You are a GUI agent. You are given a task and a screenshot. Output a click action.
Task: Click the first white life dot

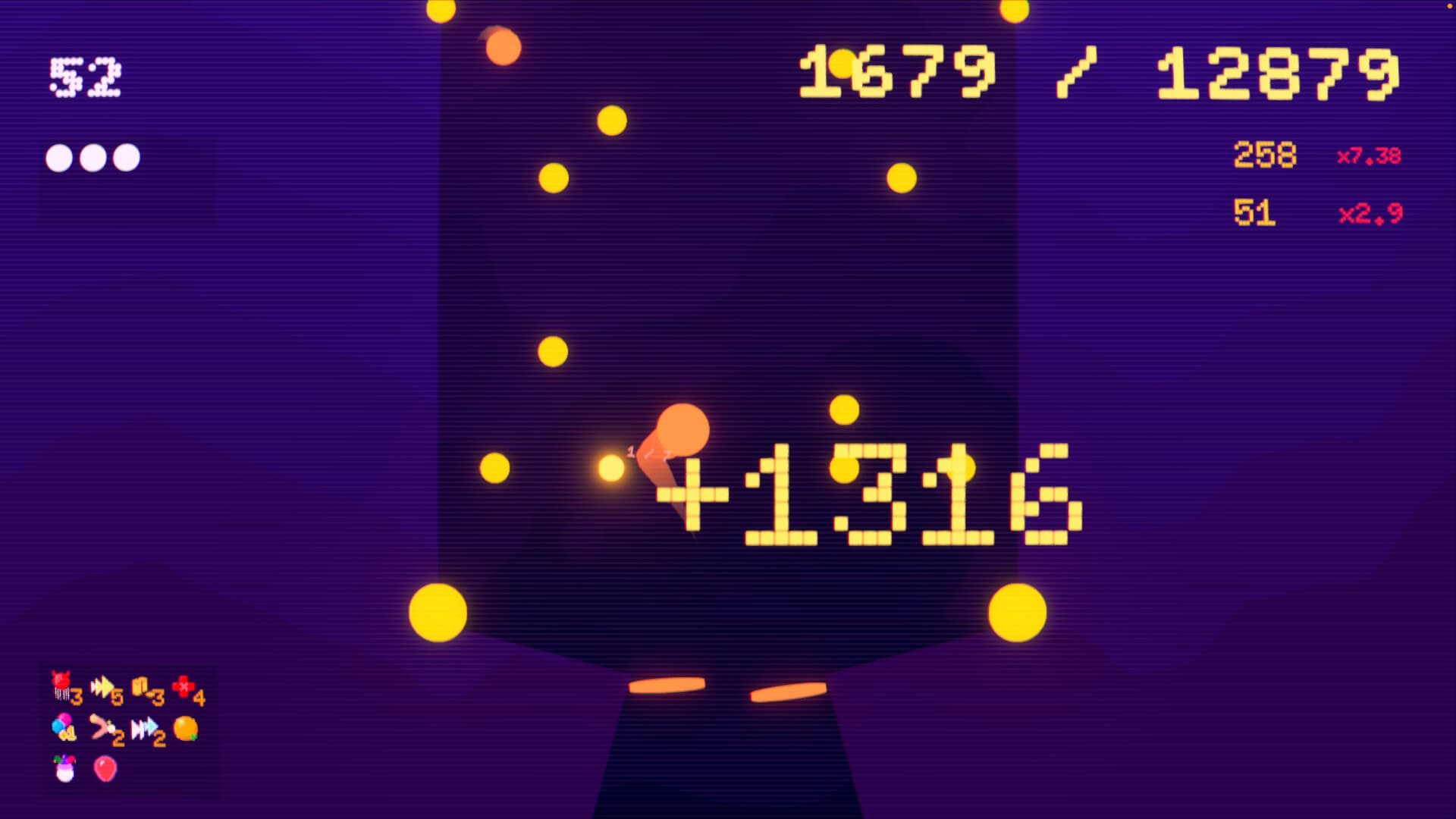point(57,158)
